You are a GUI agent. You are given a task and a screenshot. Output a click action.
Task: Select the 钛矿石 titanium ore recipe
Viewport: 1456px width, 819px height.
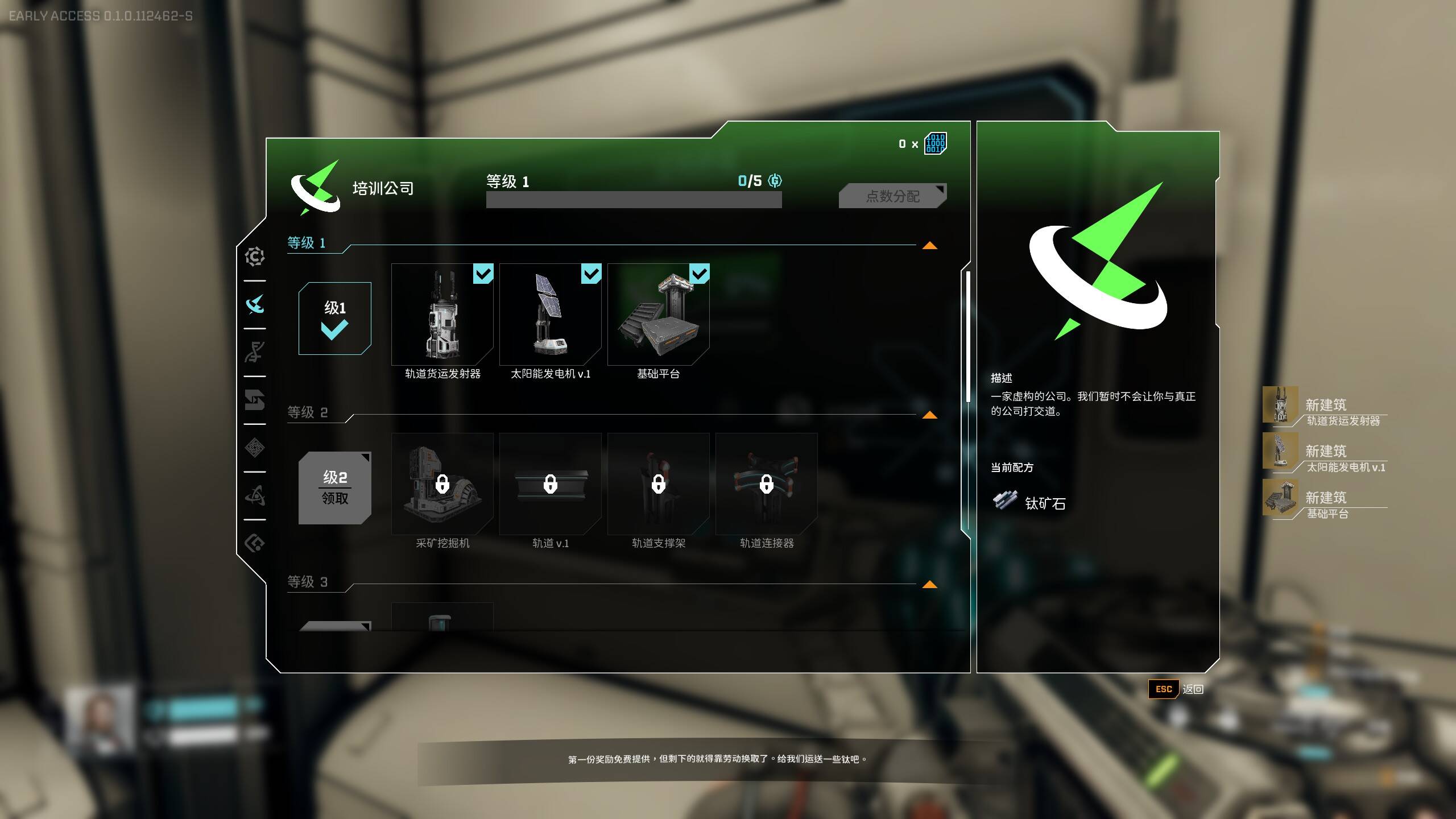tap(1029, 502)
